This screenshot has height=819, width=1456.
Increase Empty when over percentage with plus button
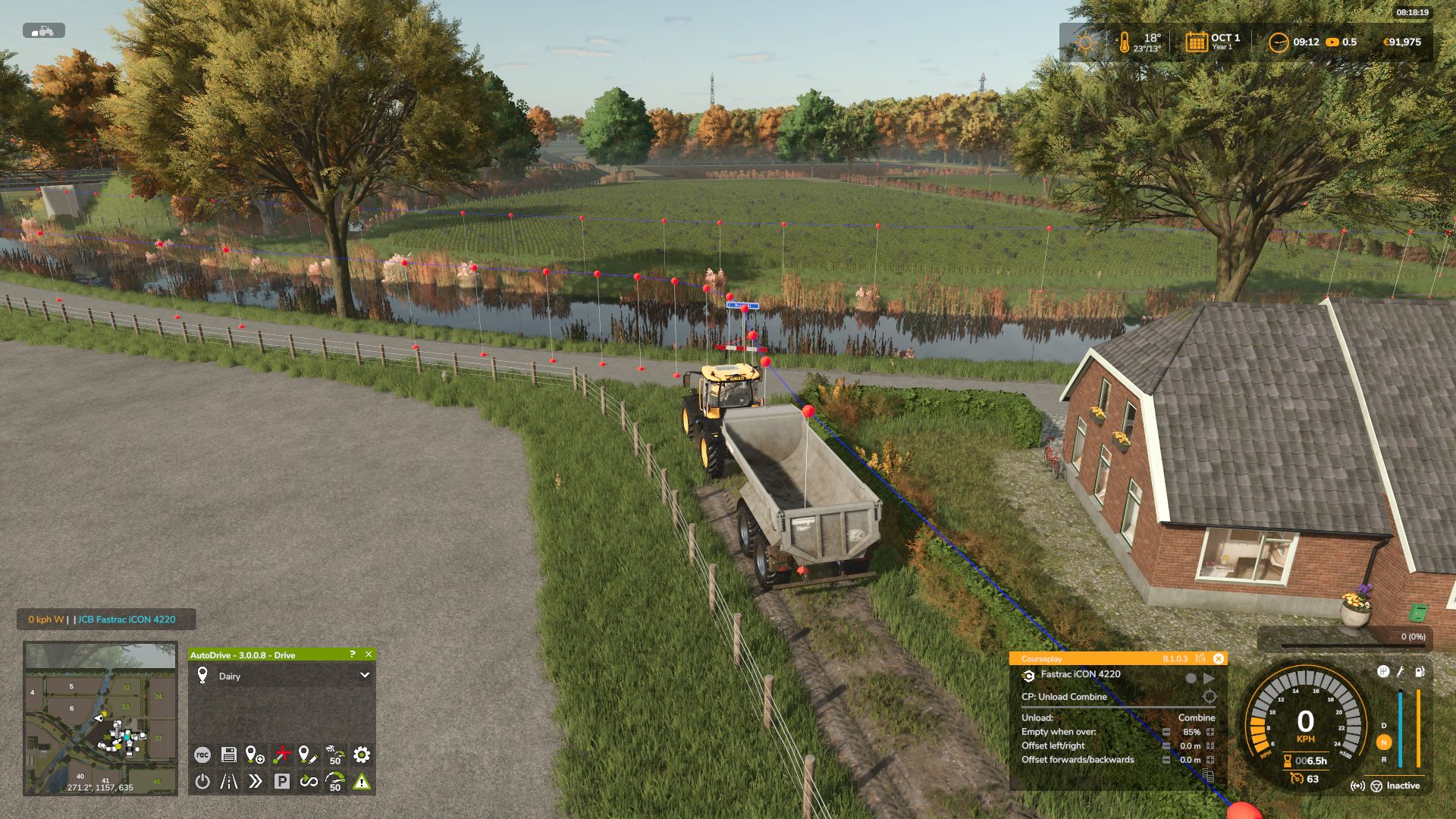(x=1210, y=732)
